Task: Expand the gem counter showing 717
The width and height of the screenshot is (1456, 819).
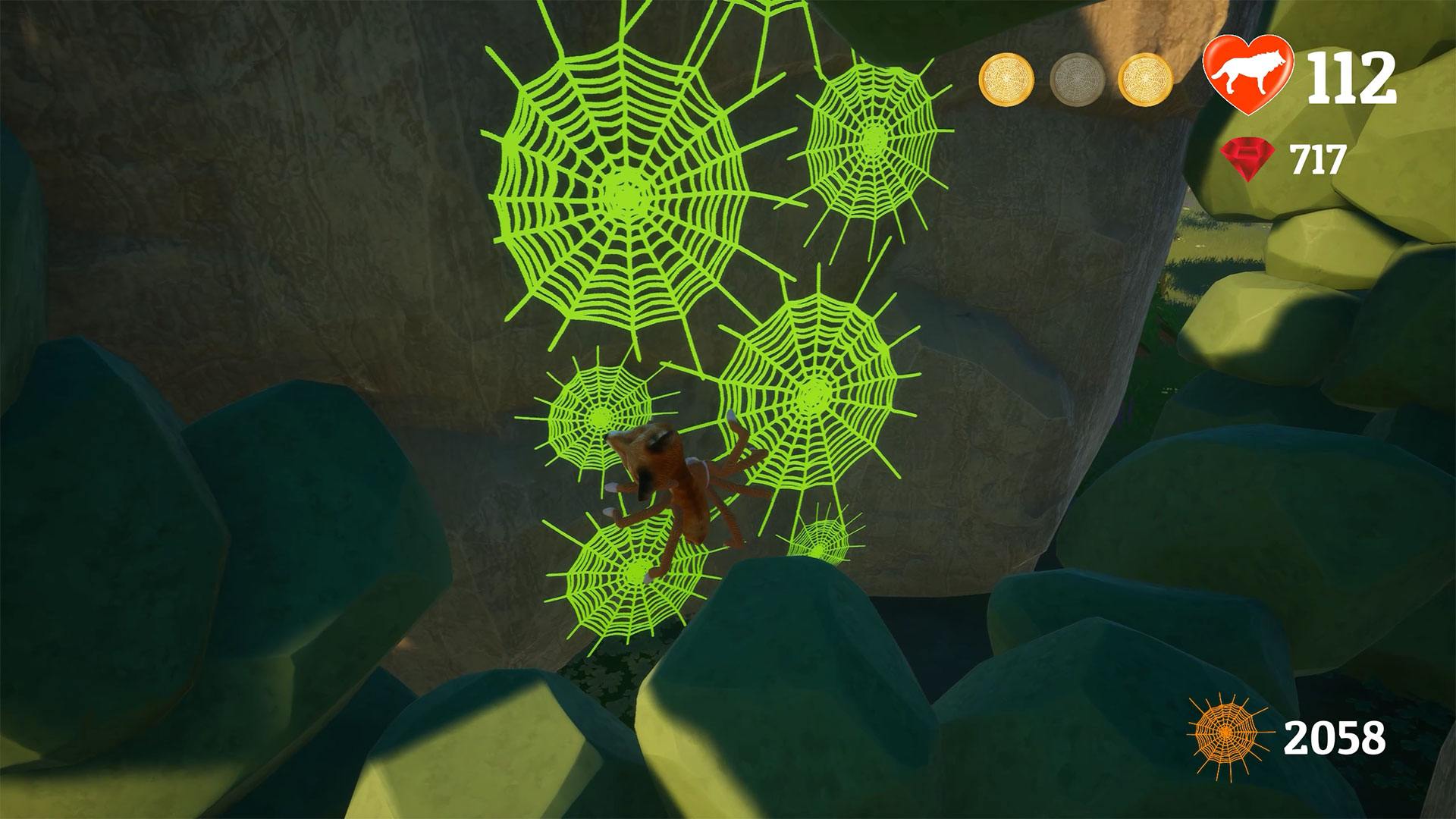Action: 1319,158
